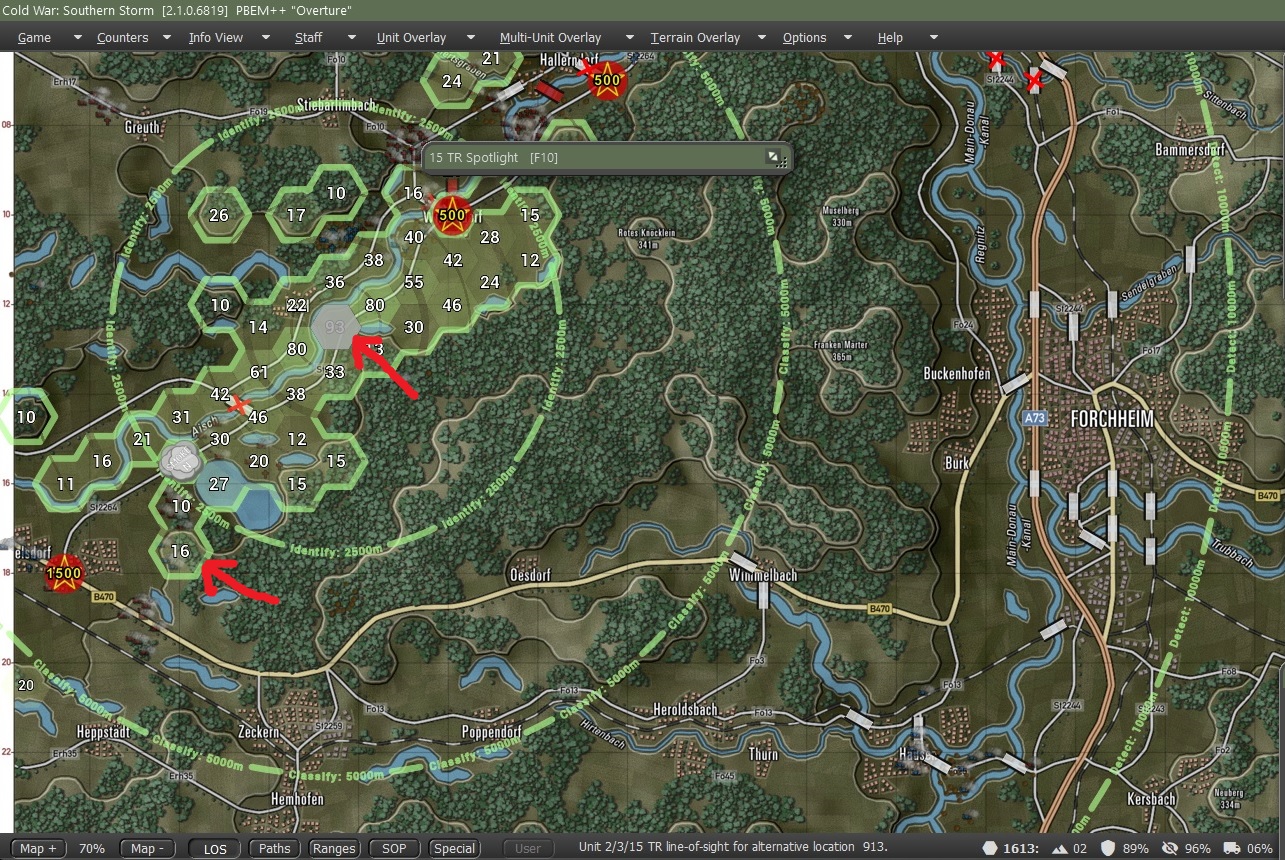Expand the Terrain Overlay menu
Image resolution: width=1285 pixels, height=860 pixels.
pos(695,37)
